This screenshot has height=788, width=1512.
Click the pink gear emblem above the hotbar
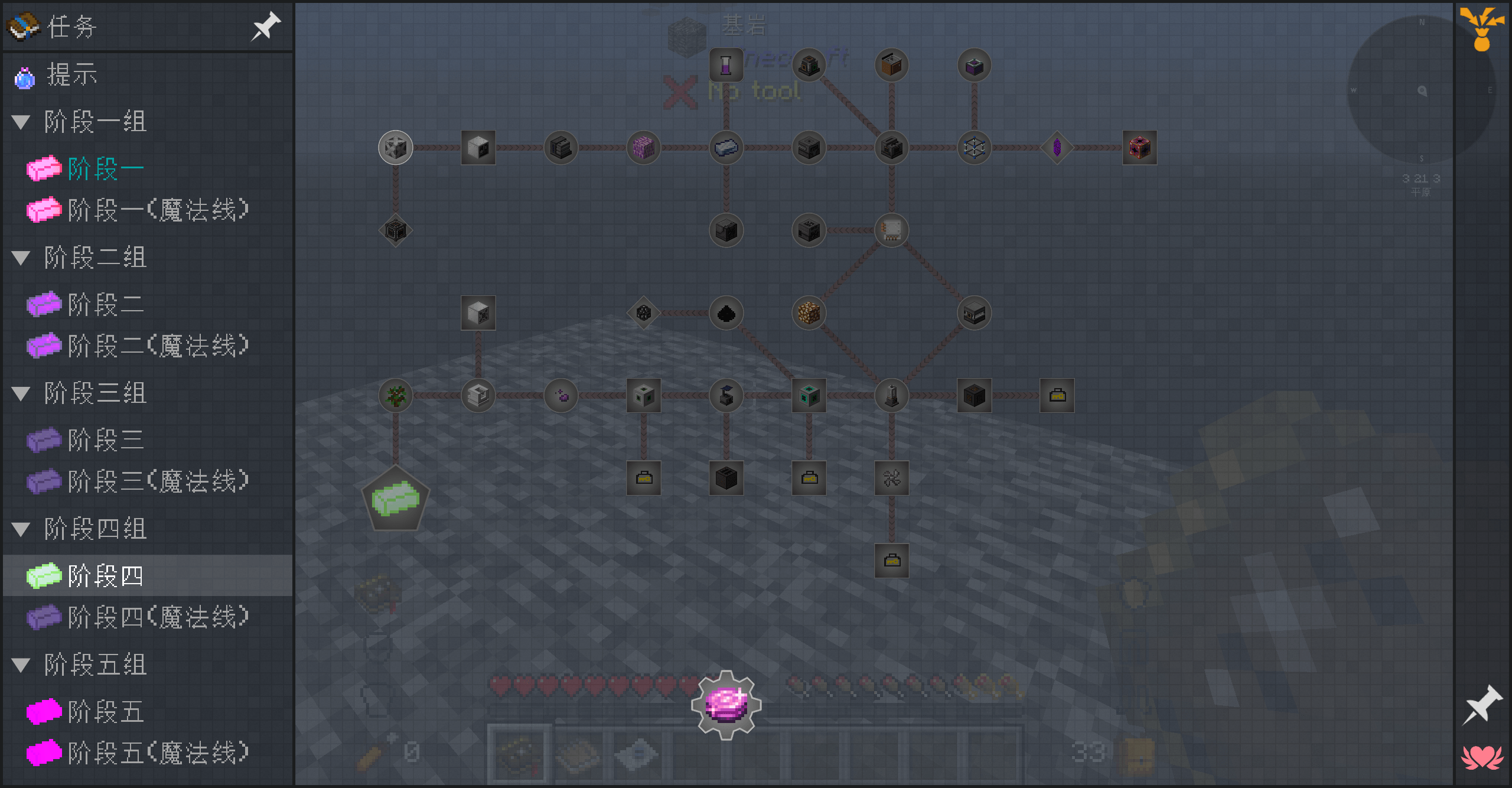pyautogui.click(x=725, y=703)
